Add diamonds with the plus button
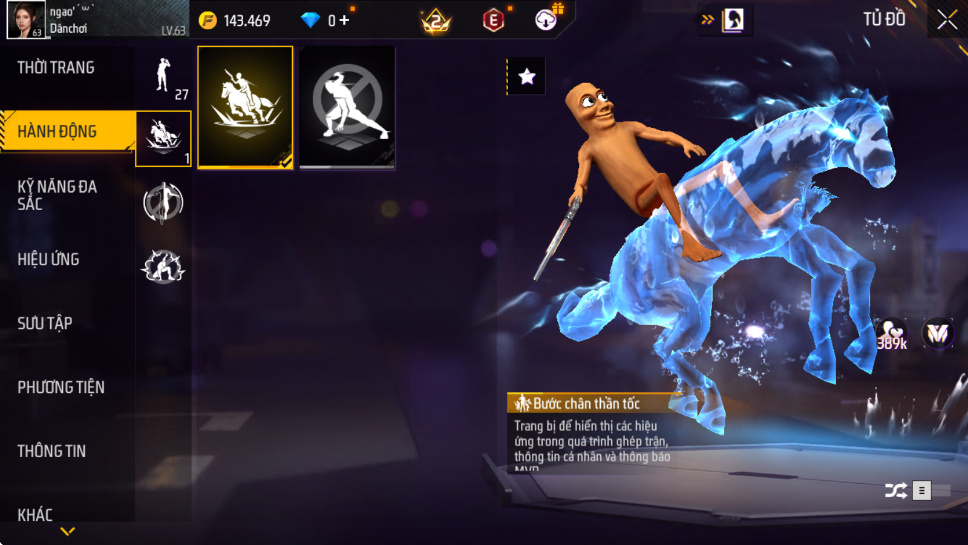 point(345,20)
